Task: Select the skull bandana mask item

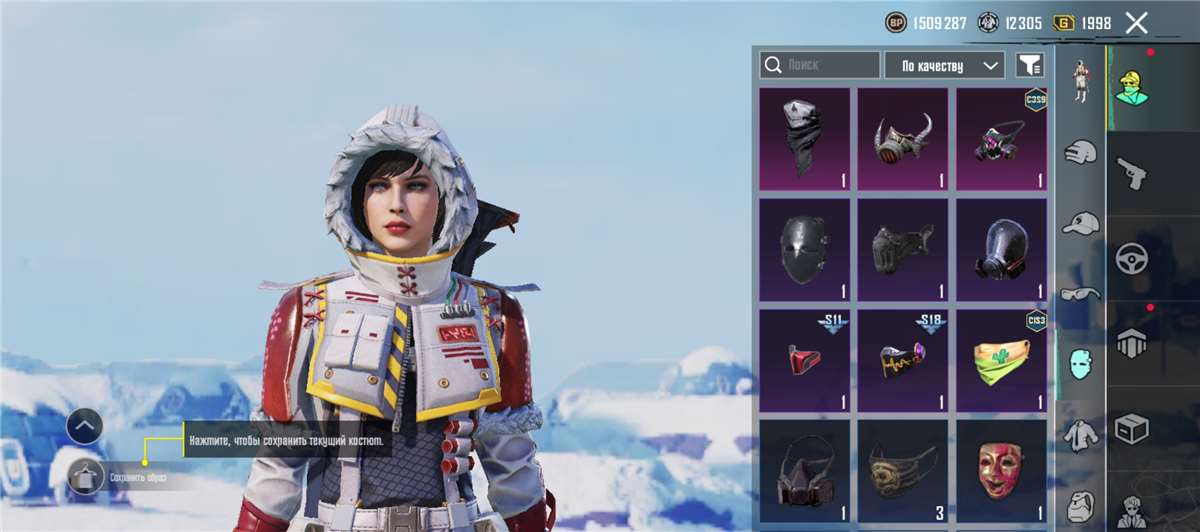Action: click(x=804, y=138)
